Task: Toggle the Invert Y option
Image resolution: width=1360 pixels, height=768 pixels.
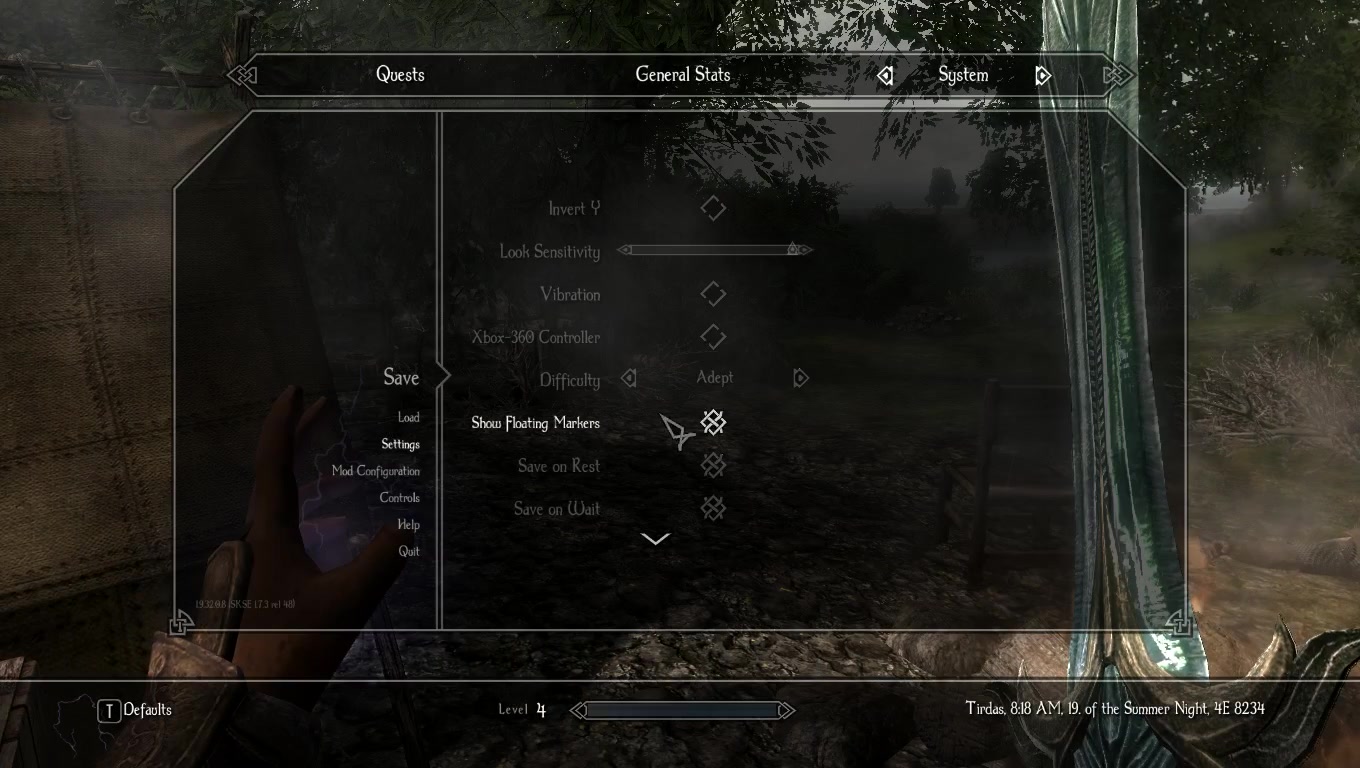Action: [x=713, y=208]
